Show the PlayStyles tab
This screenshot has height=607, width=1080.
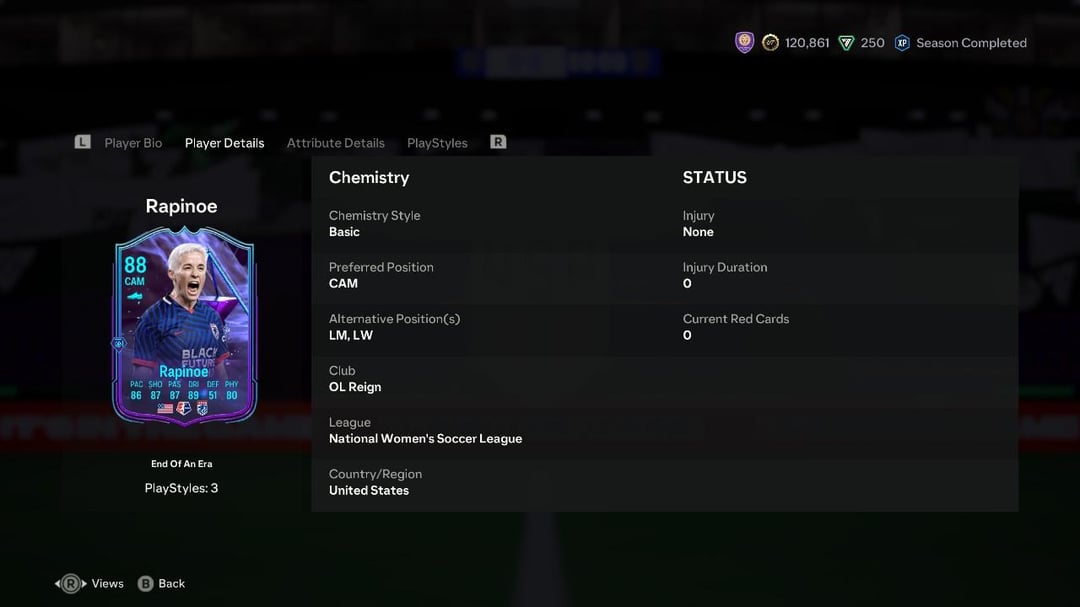437,143
